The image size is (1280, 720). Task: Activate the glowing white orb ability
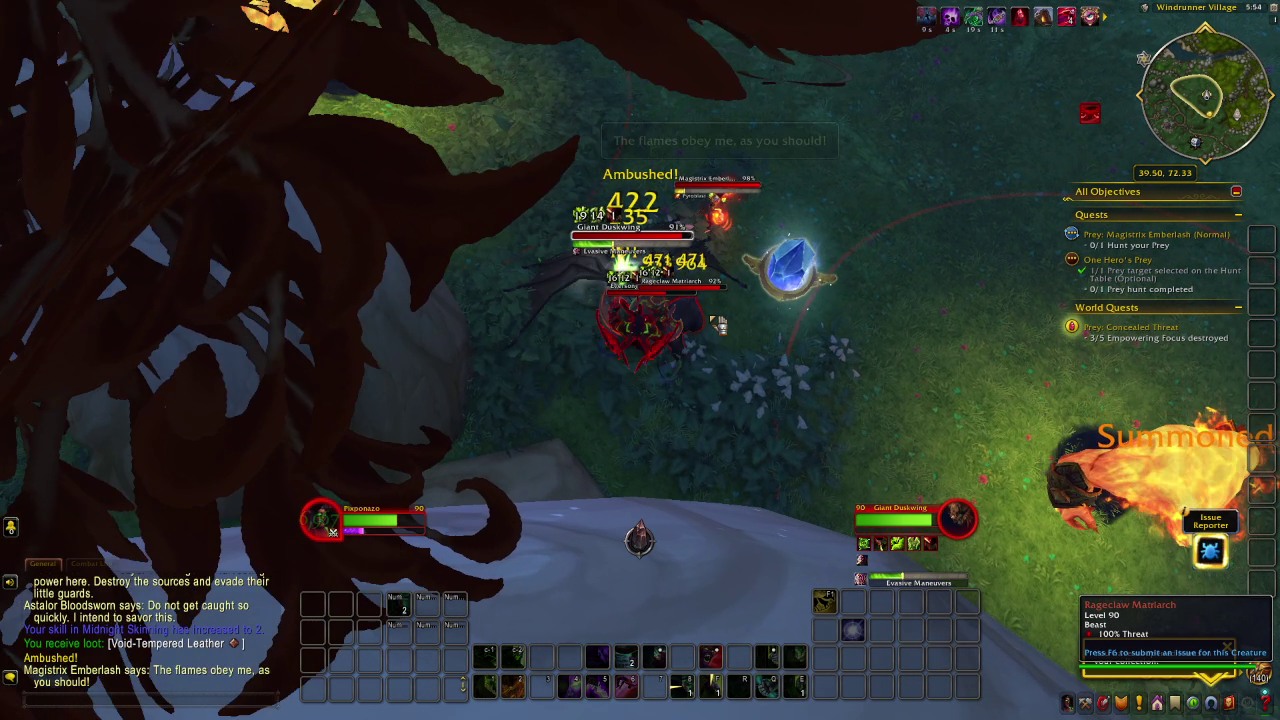853,629
